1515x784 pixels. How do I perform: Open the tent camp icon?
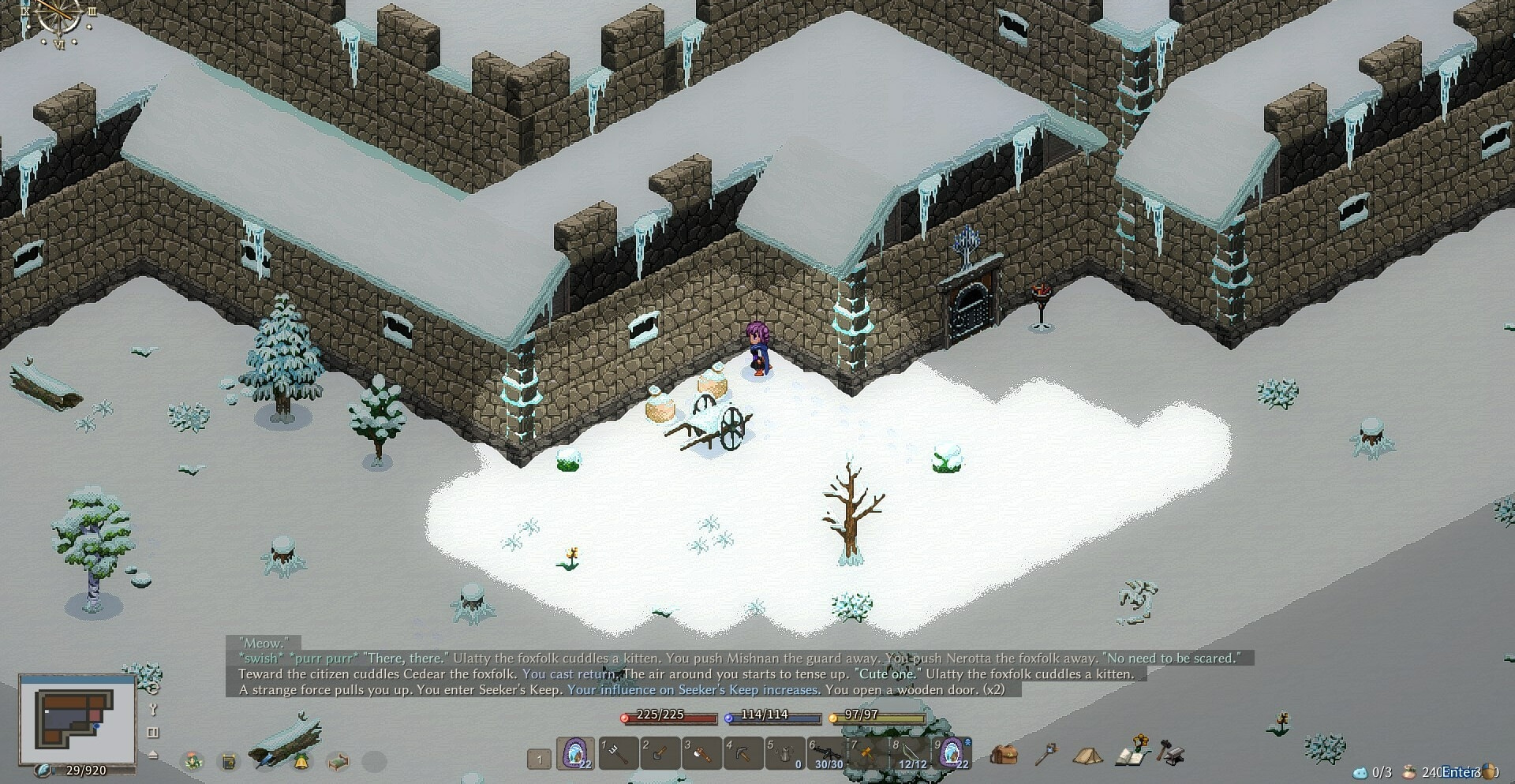point(1087,756)
